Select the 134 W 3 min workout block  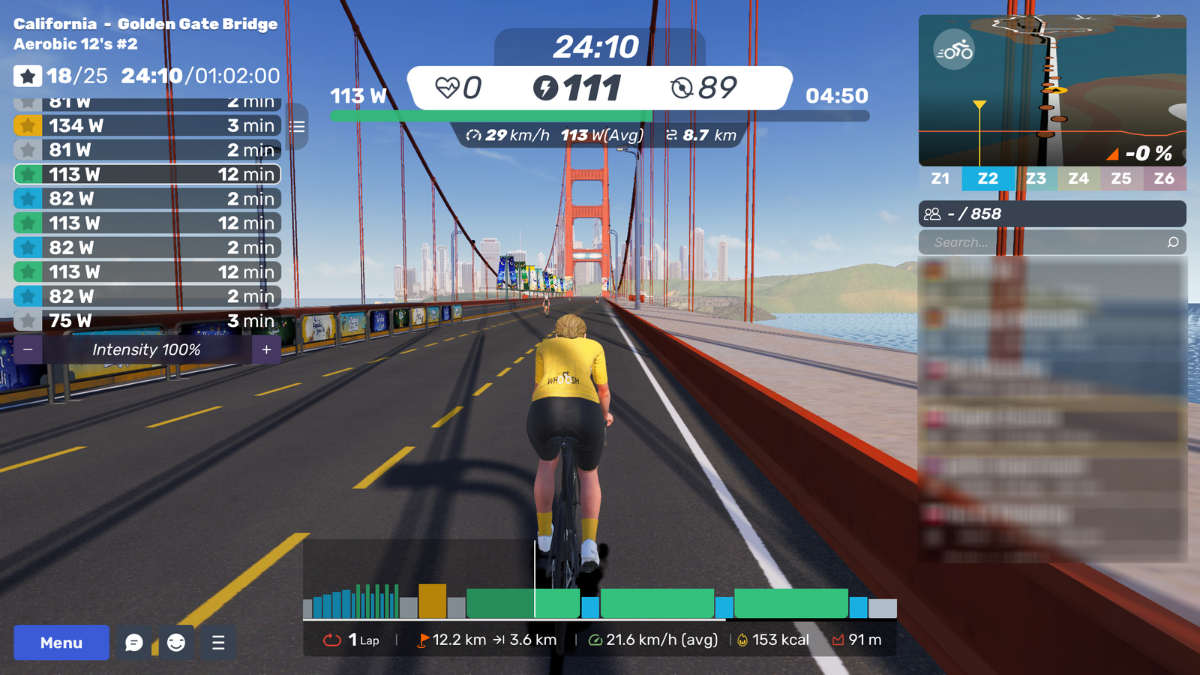pyautogui.click(x=146, y=126)
